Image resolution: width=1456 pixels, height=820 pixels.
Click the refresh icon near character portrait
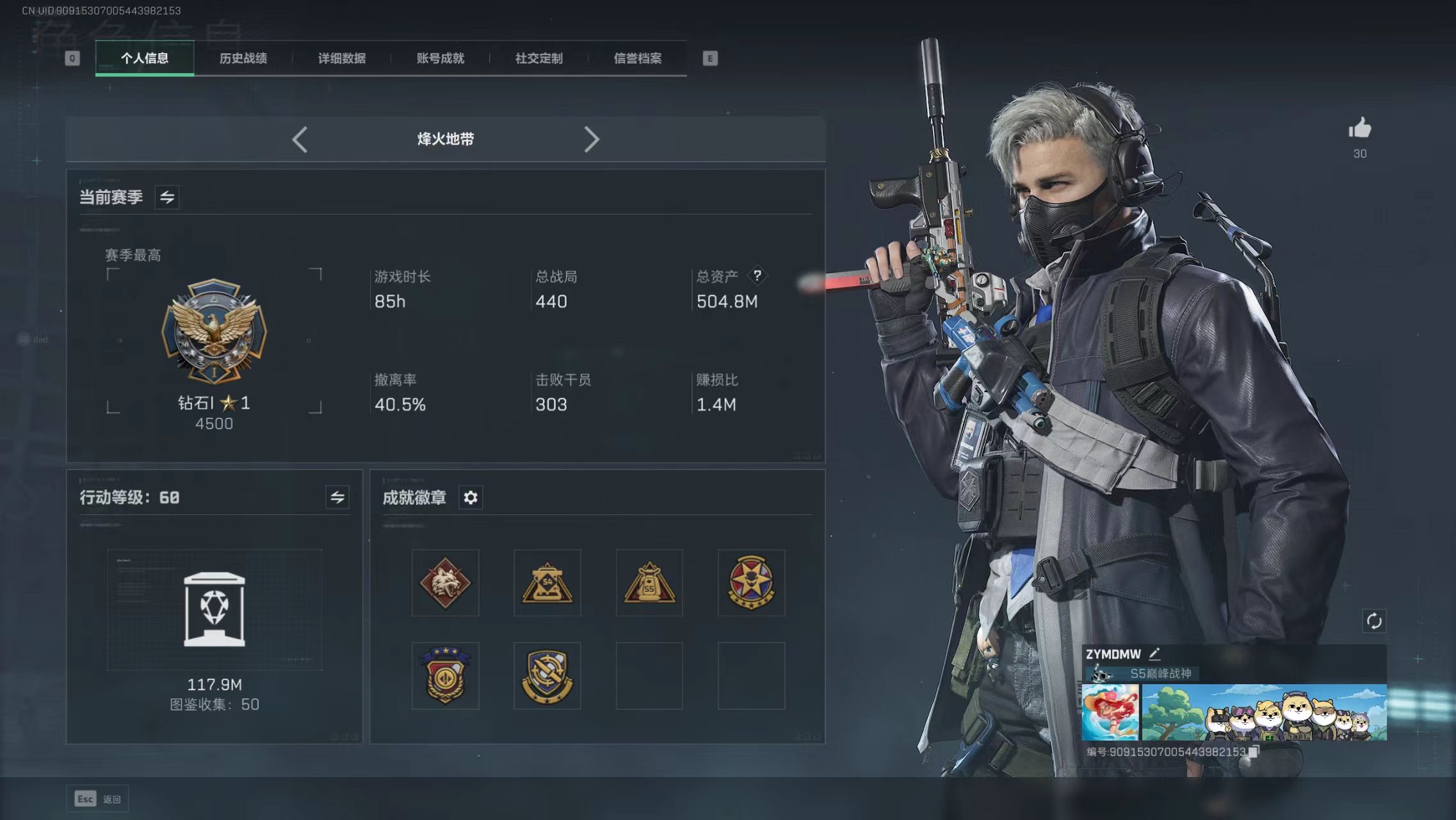[1374, 619]
